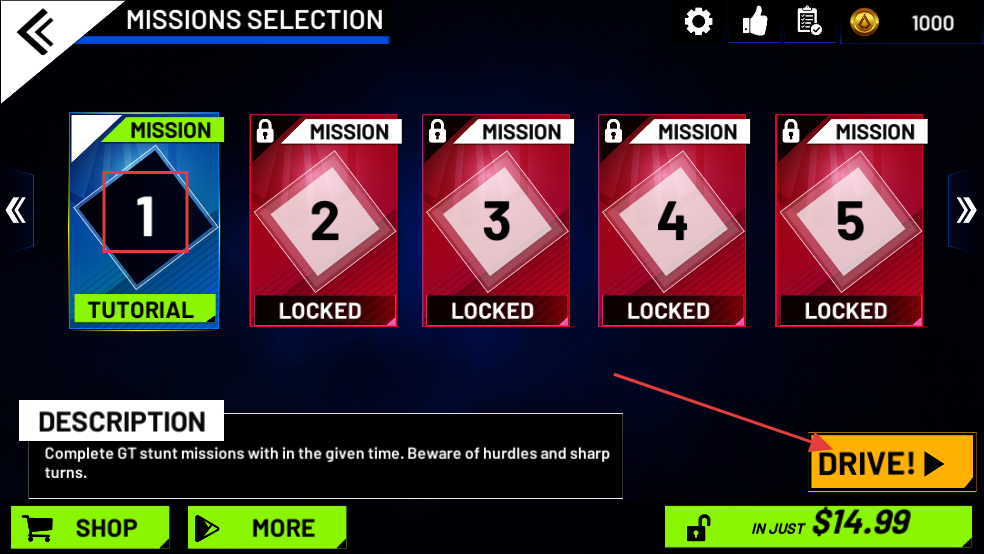This screenshot has width=984, height=554.
Task: Select the locked Mission 4 card
Action: [672, 221]
